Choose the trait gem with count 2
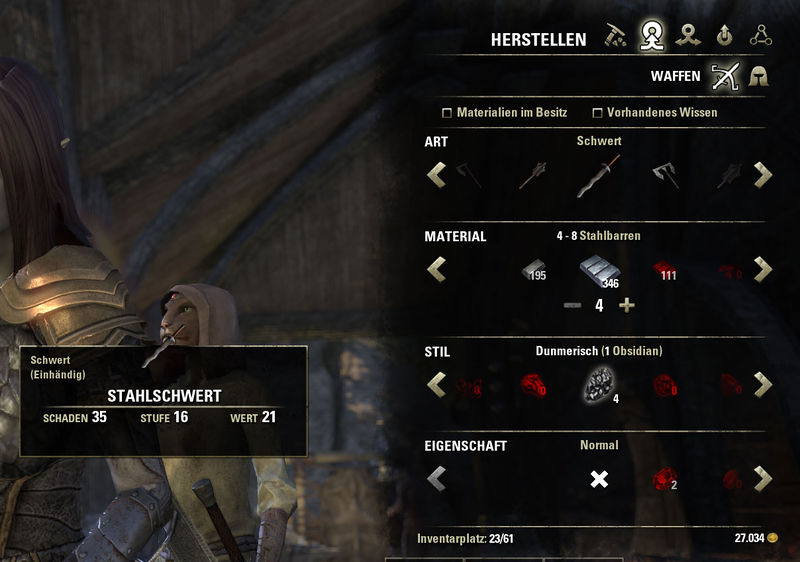 pos(662,479)
